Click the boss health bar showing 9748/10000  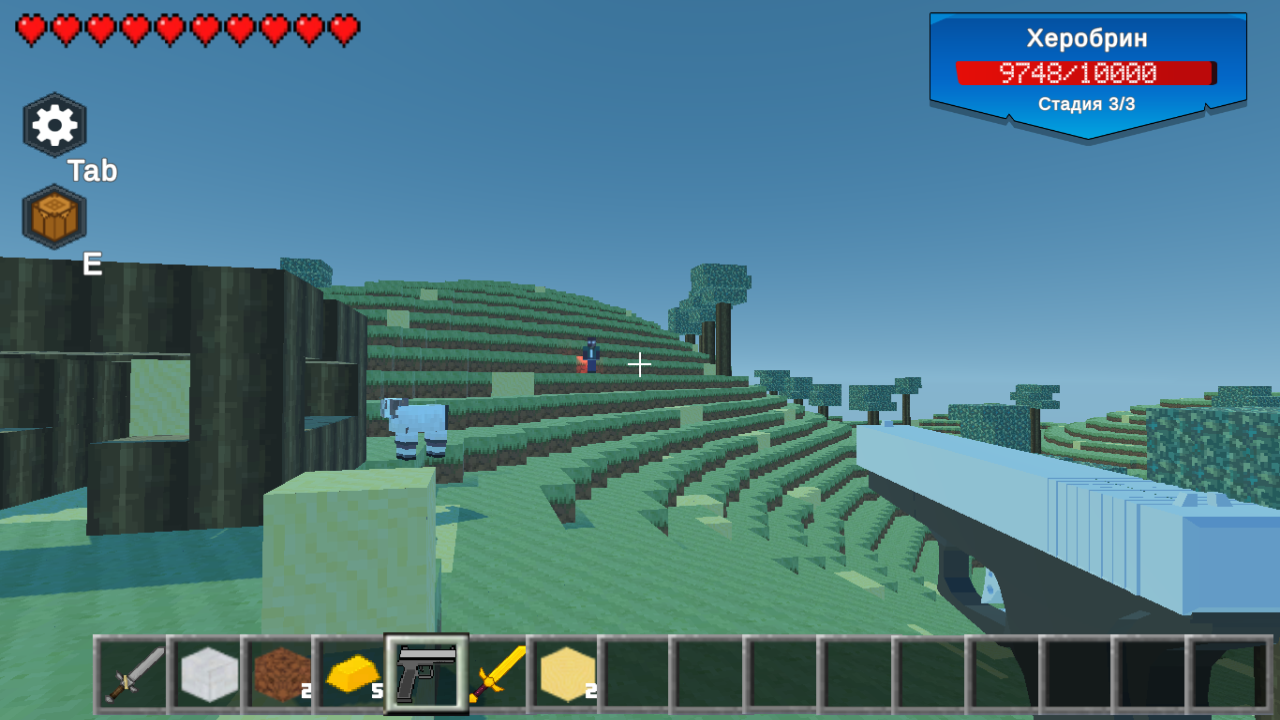click(x=1085, y=72)
